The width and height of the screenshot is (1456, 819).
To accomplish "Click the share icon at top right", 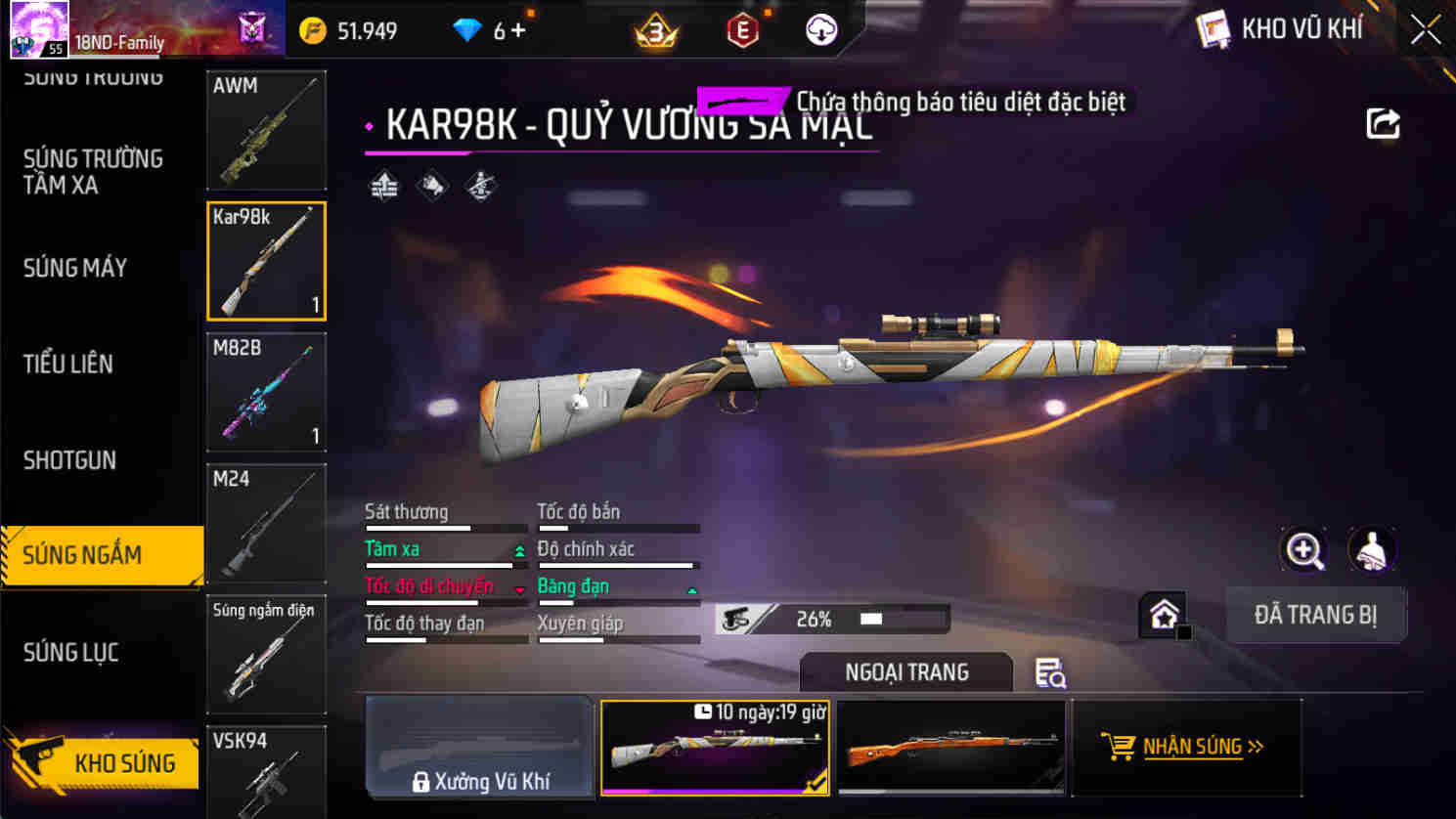I will (x=1384, y=121).
